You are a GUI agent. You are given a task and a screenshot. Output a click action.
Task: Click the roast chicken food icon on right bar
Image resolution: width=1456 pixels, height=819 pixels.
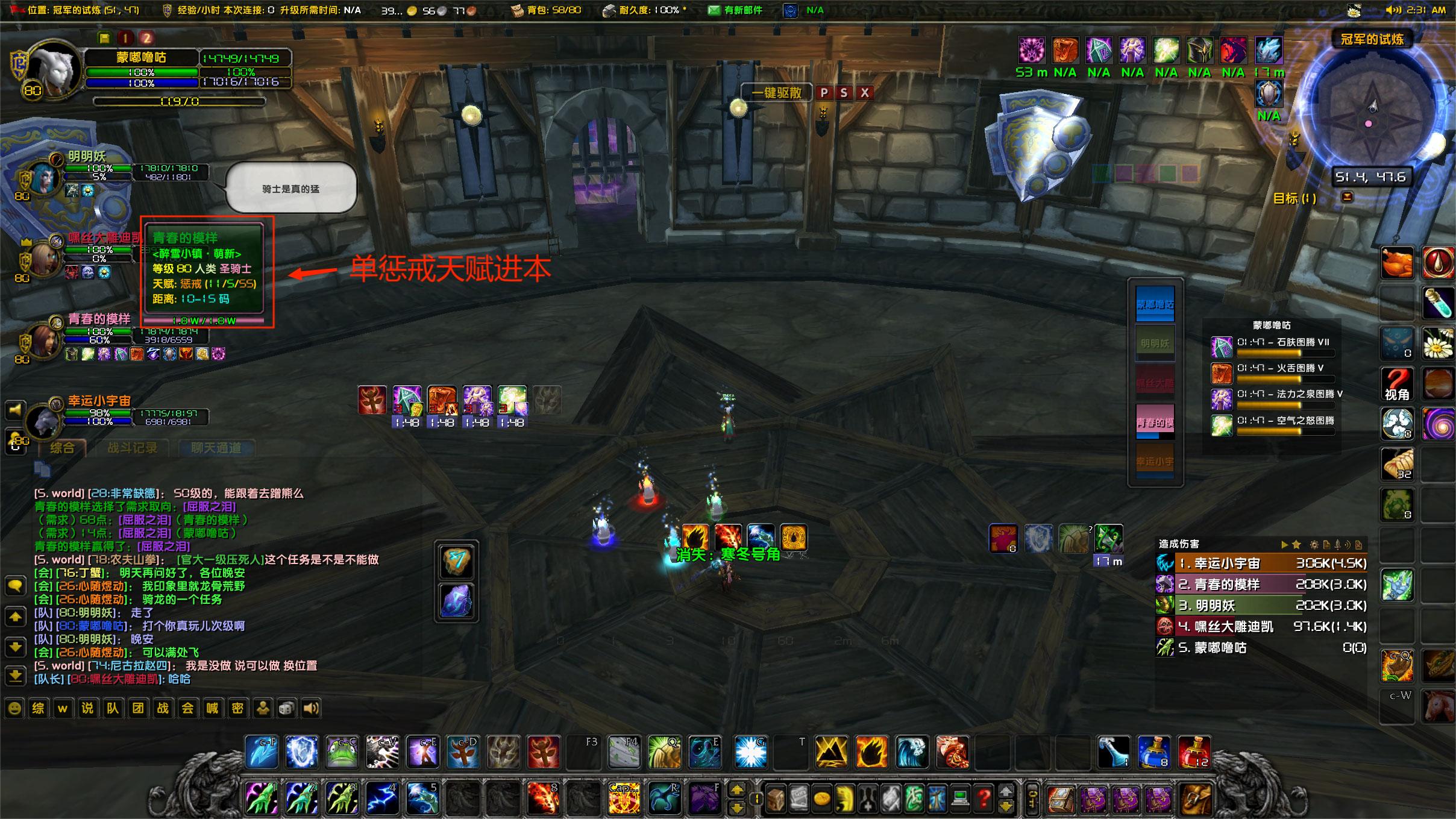coord(1398,262)
